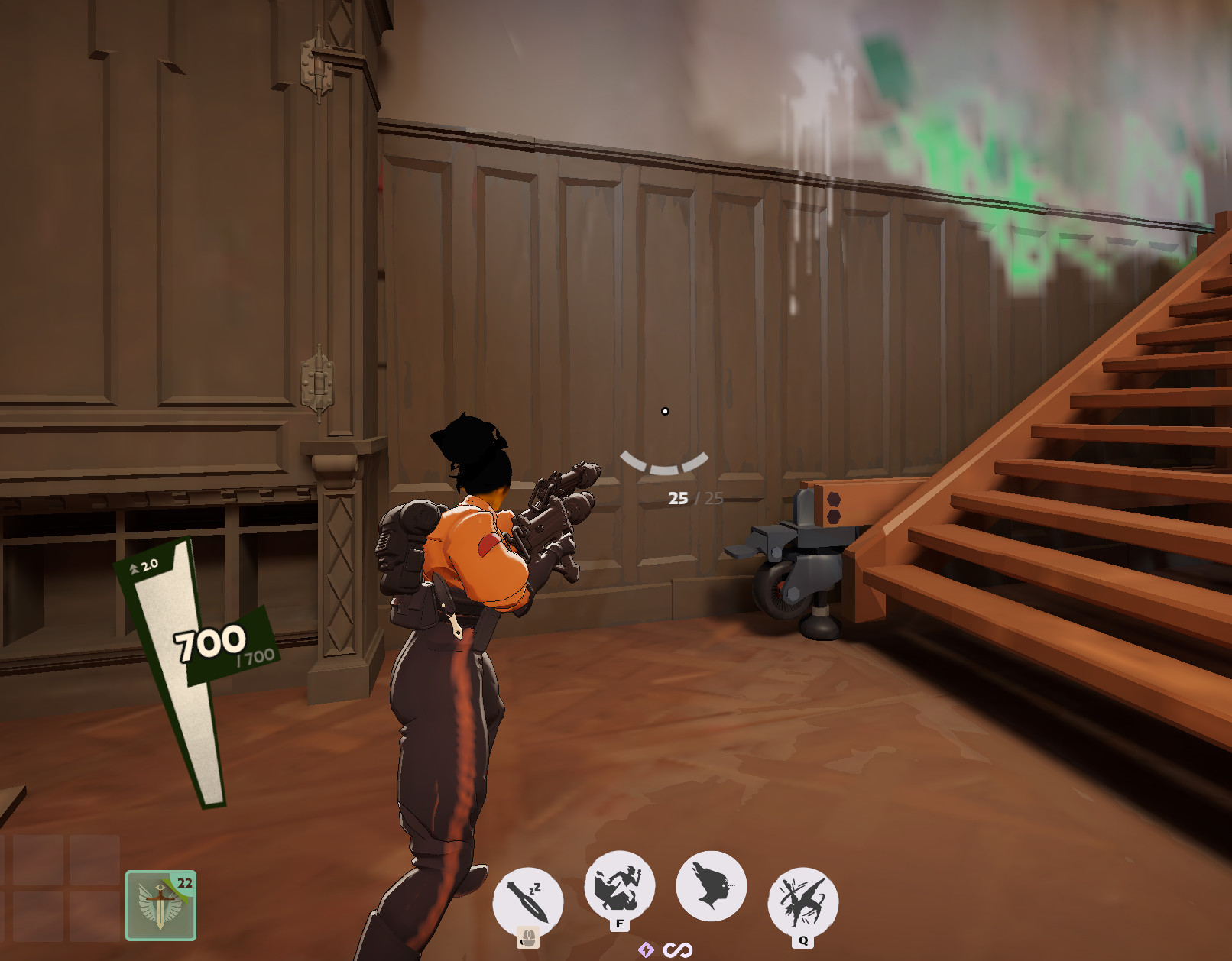Trigger the acrobatic slash ability bound to Q
Viewport: 1232px width, 961px height.
click(802, 898)
